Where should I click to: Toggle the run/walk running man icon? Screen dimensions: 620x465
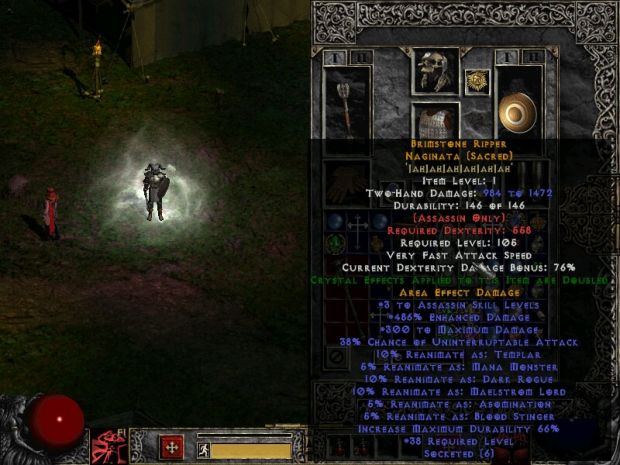pos(203,450)
